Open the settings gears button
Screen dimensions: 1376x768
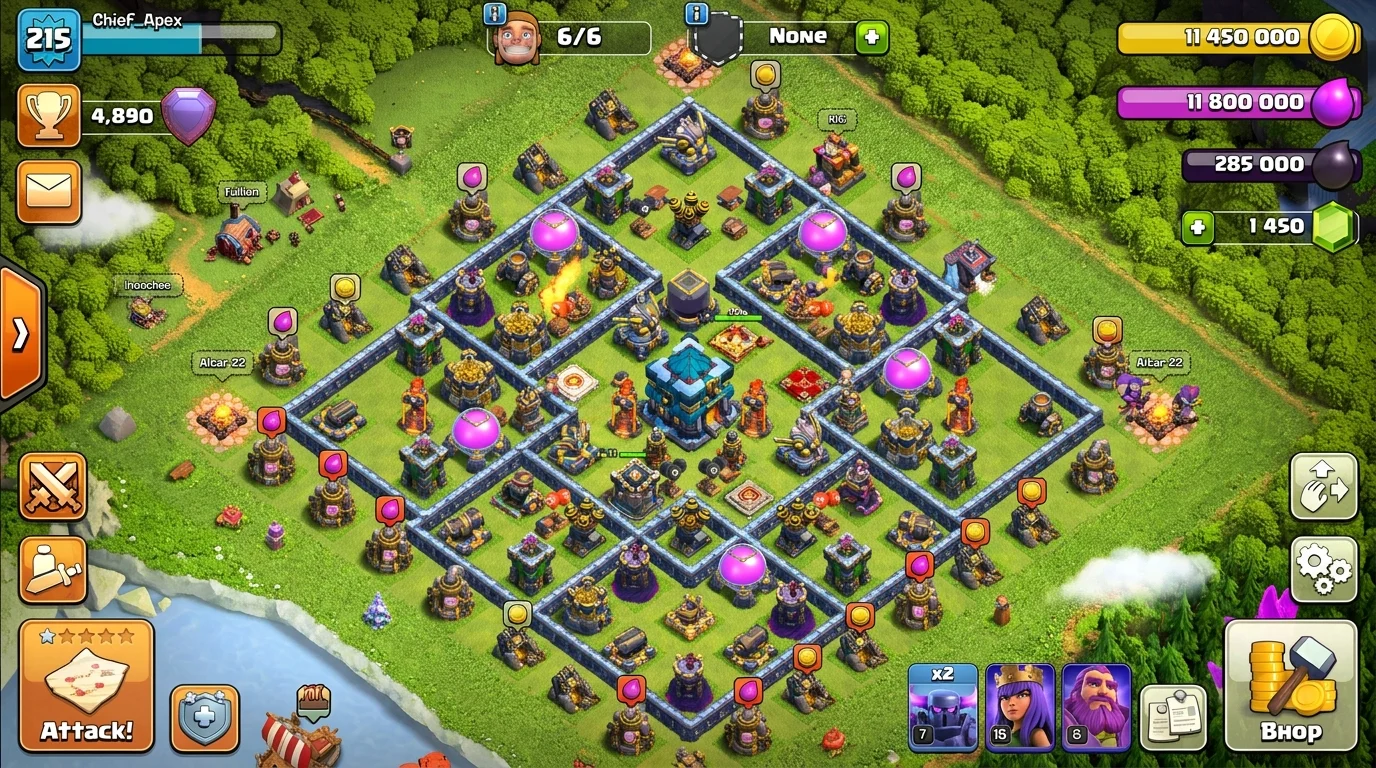[x=1324, y=568]
